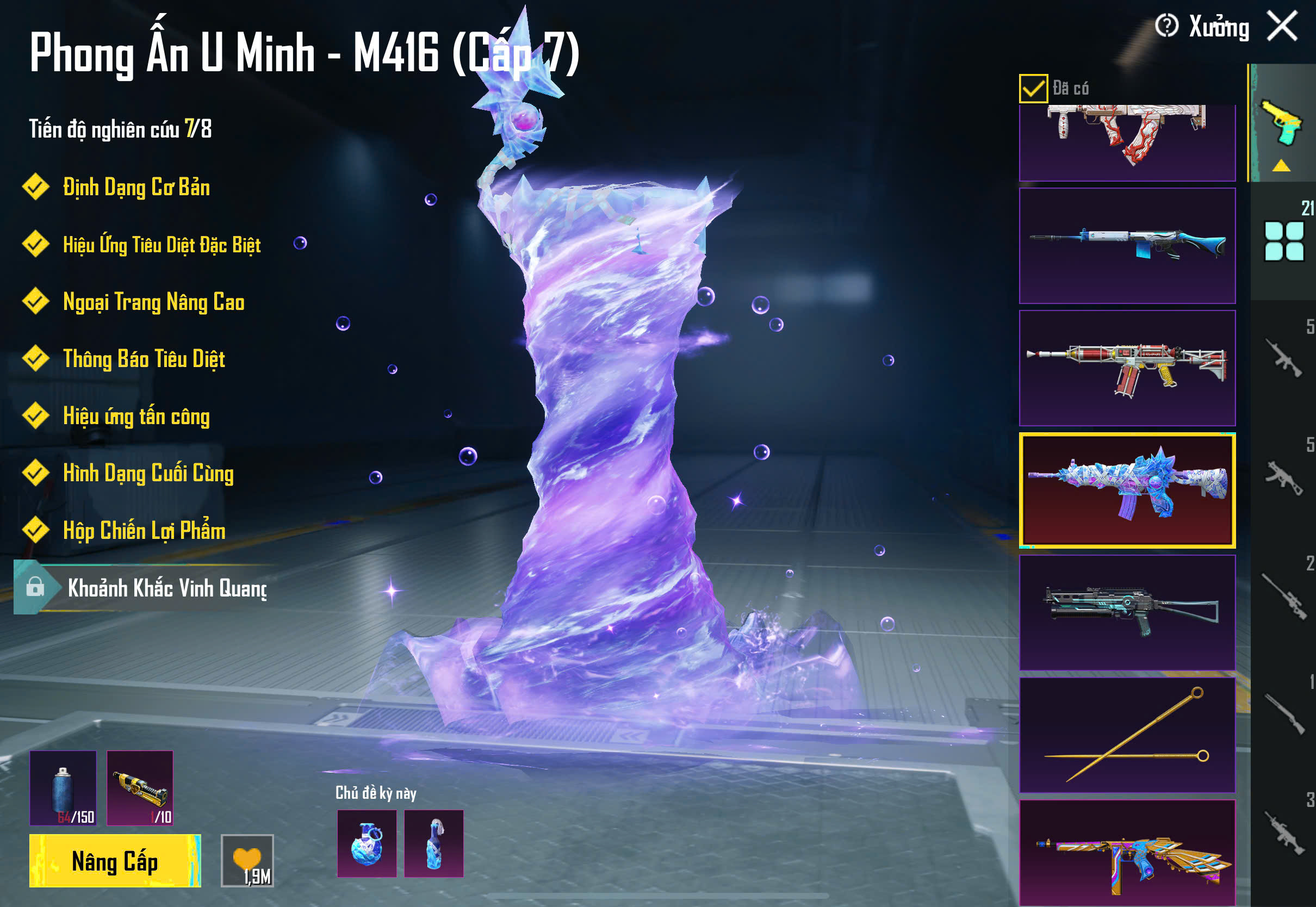Choose the Định Dạng Cơ Bản stage
This screenshot has width=1316, height=907.
136,188
